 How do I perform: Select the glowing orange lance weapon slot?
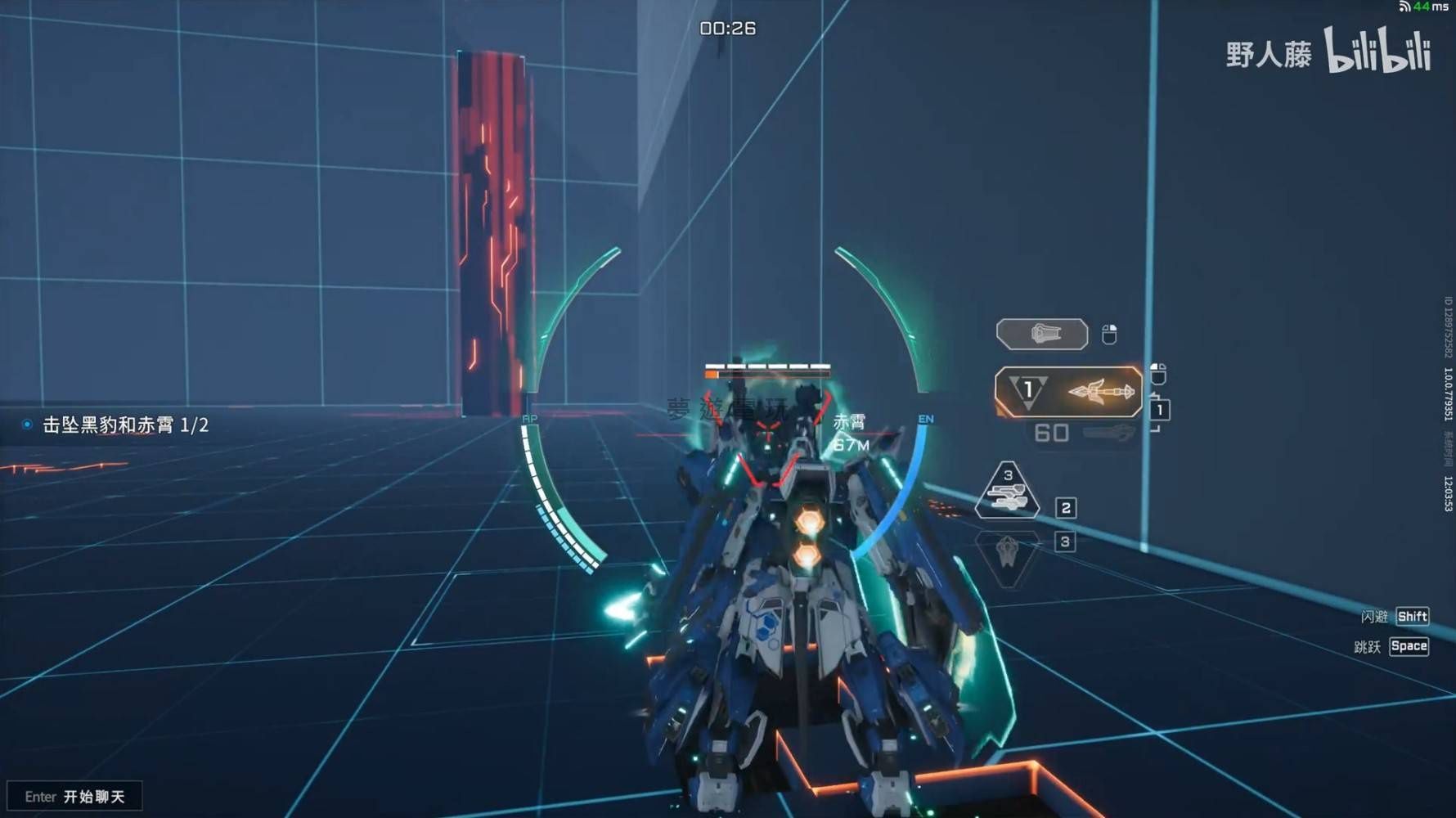click(1068, 392)
